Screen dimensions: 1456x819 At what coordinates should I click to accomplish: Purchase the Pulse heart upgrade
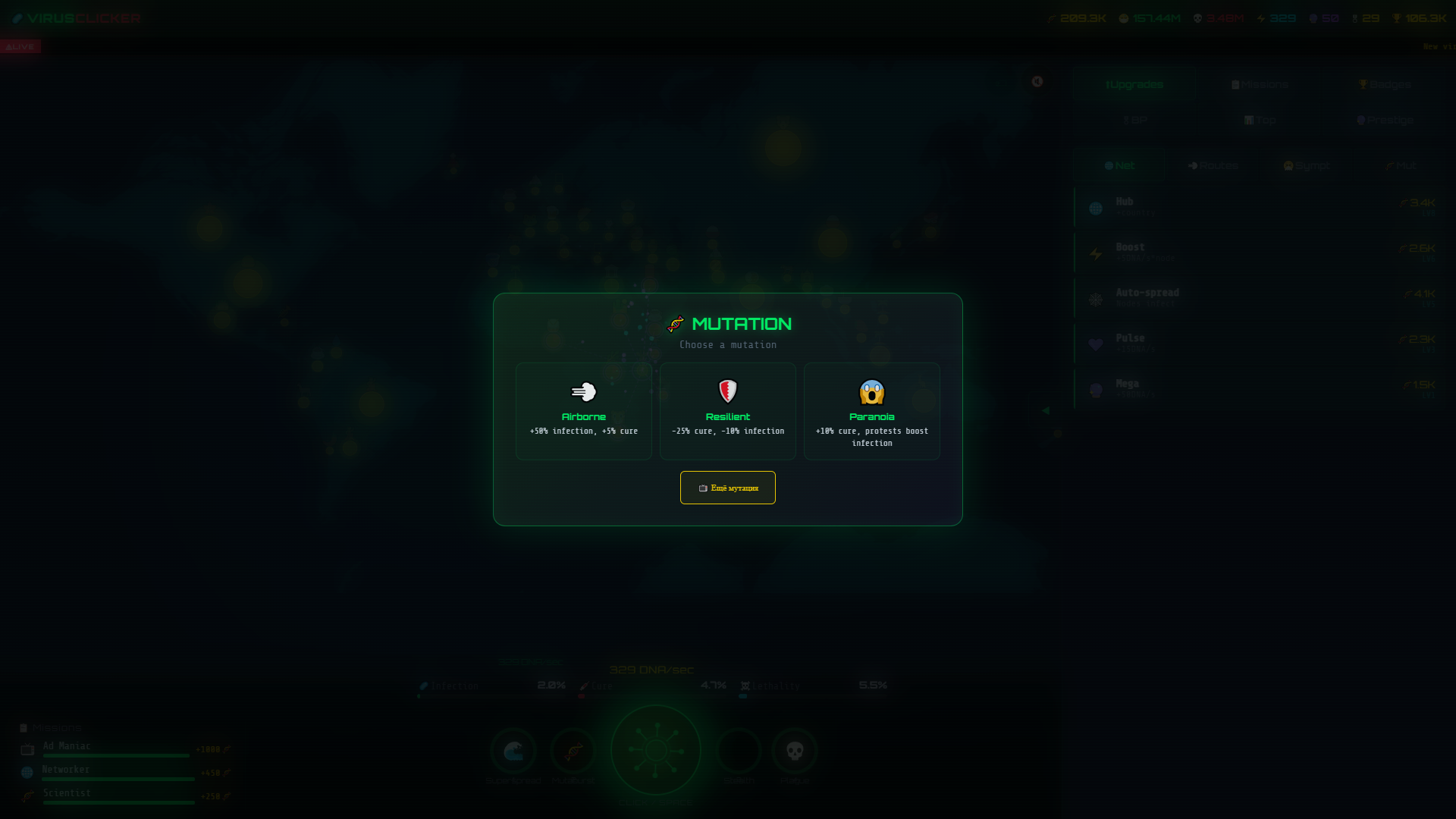pyautogui.click(x=1259, y=343)
